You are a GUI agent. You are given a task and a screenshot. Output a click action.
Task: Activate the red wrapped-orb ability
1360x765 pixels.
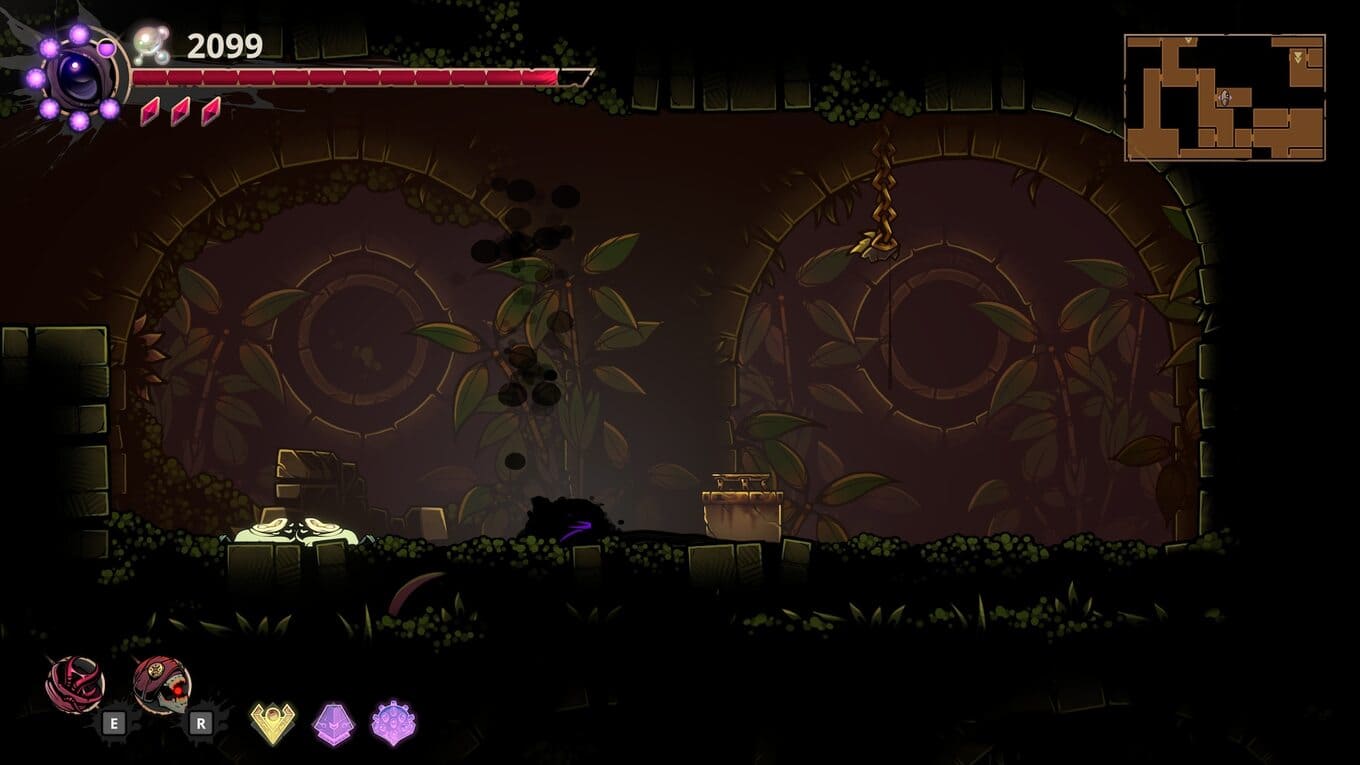75,684
